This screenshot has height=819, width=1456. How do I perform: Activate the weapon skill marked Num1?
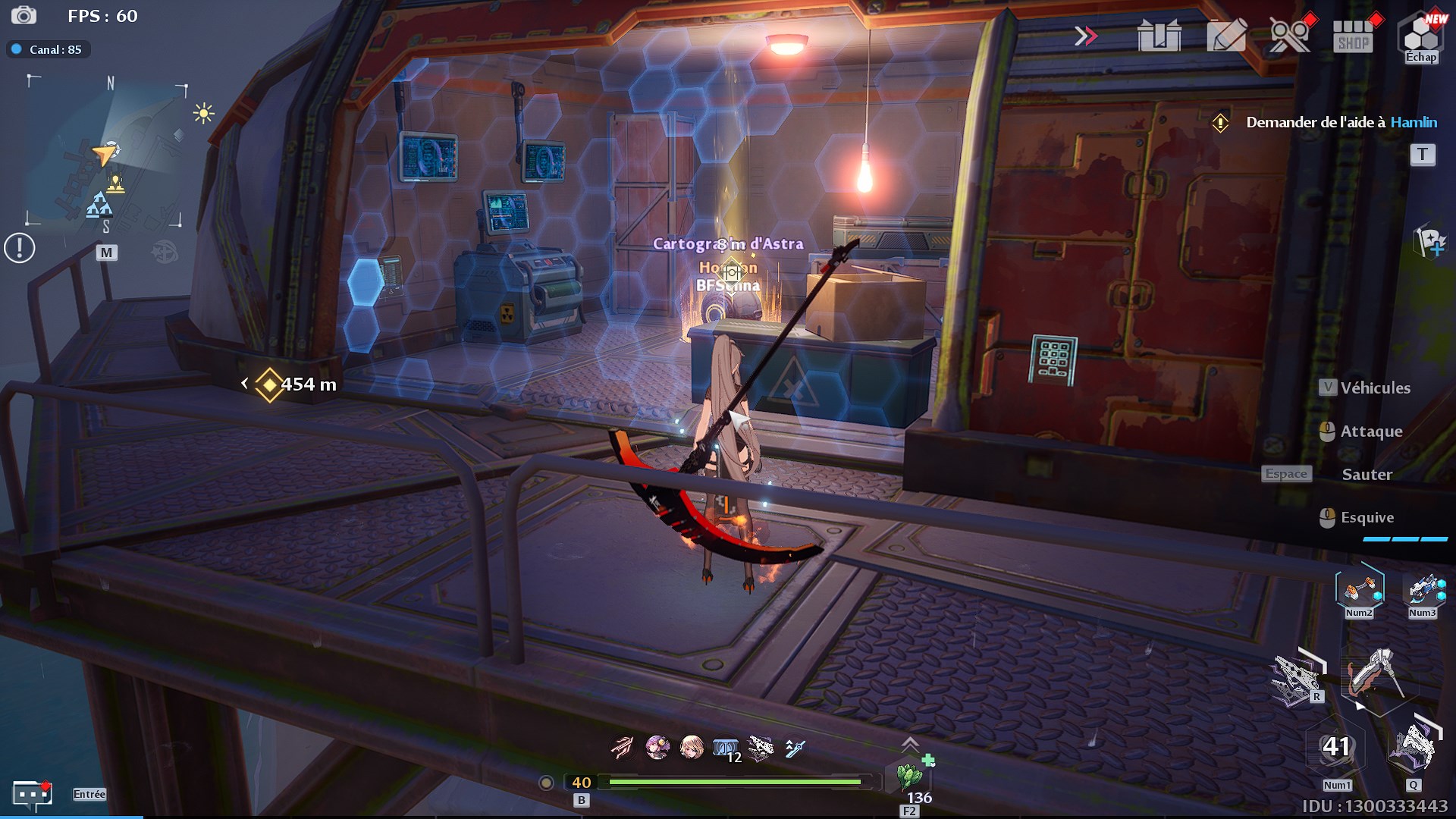coord(1336,748)
